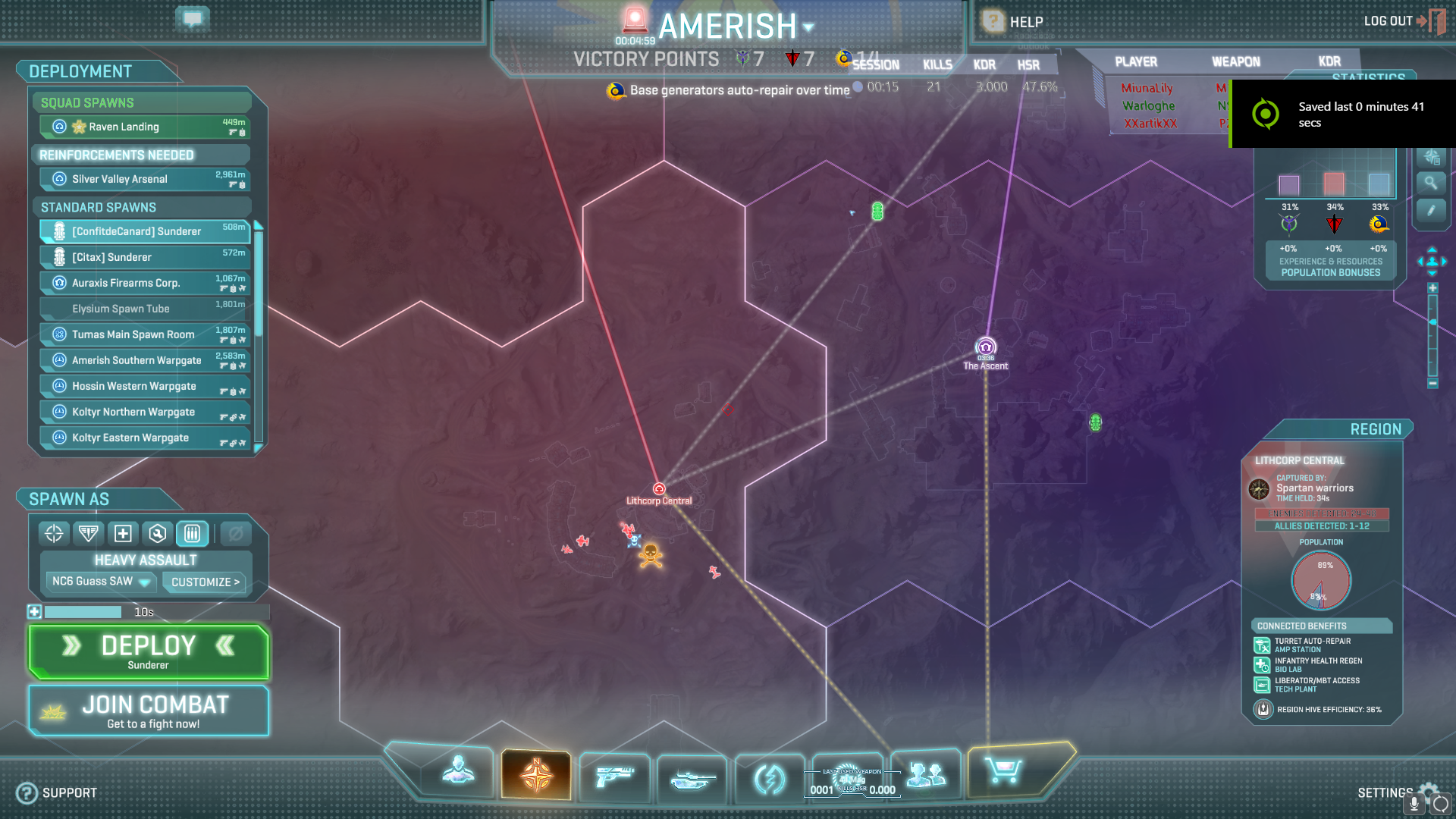Open the shopping cart marketplace

1003,772
